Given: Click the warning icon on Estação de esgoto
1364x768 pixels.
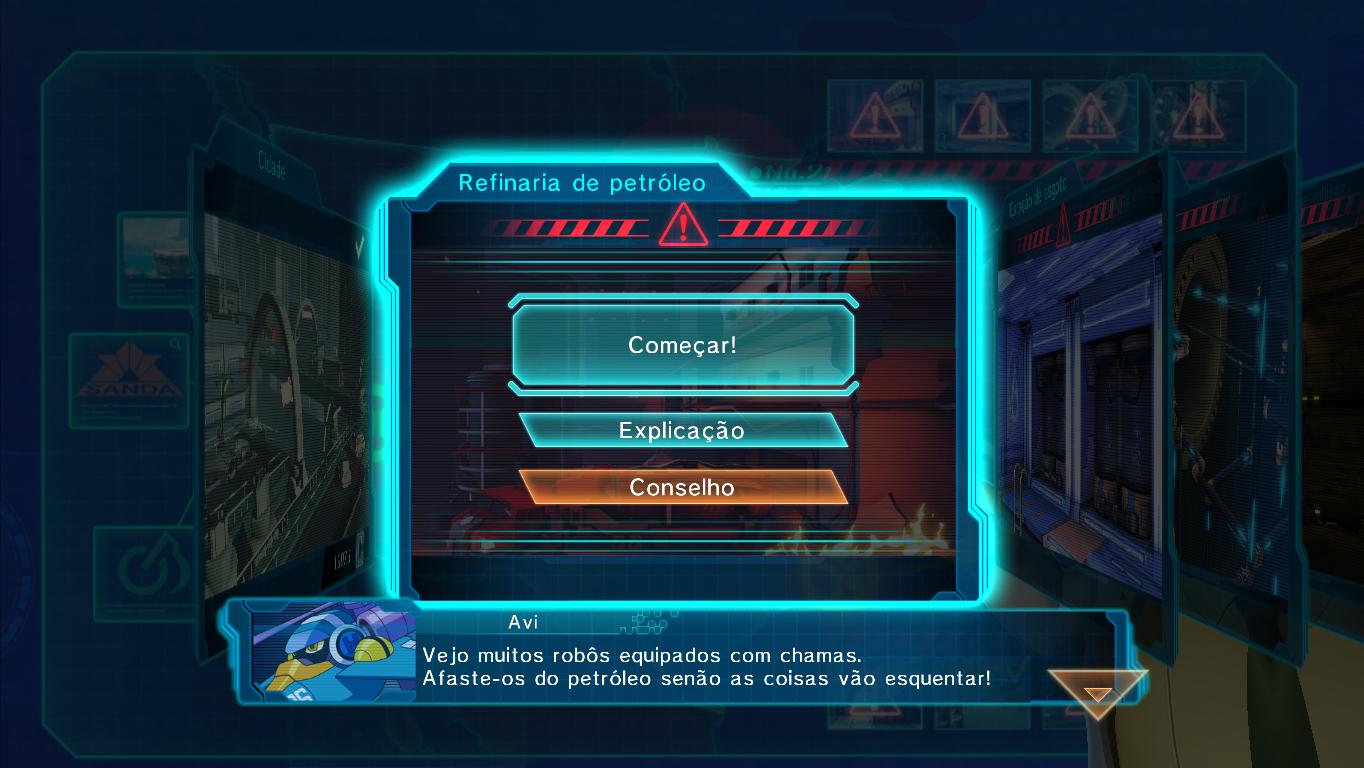Looking at the screenshot, I should 1063,225.
